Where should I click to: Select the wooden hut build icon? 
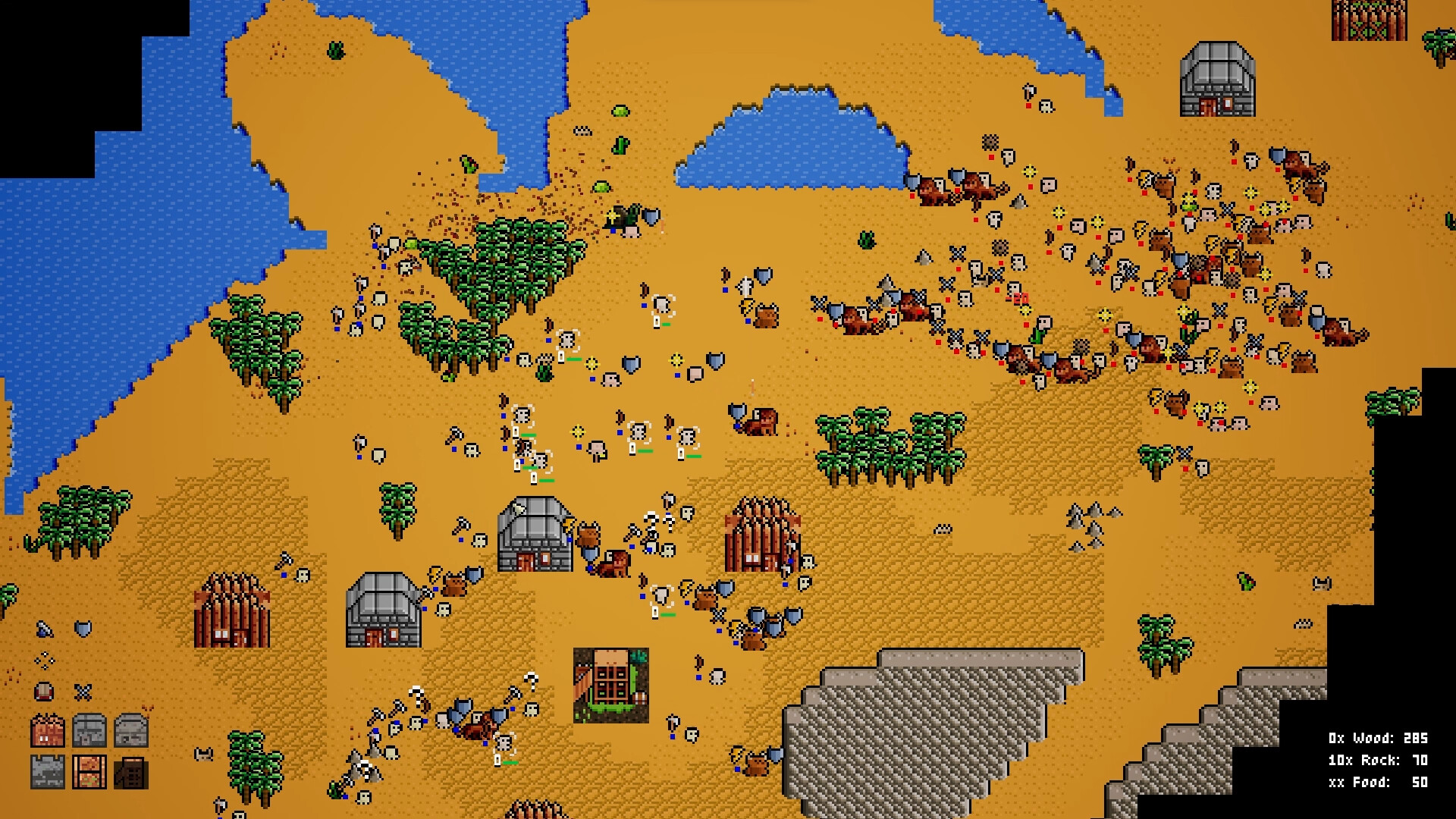[x=47, y=730]
